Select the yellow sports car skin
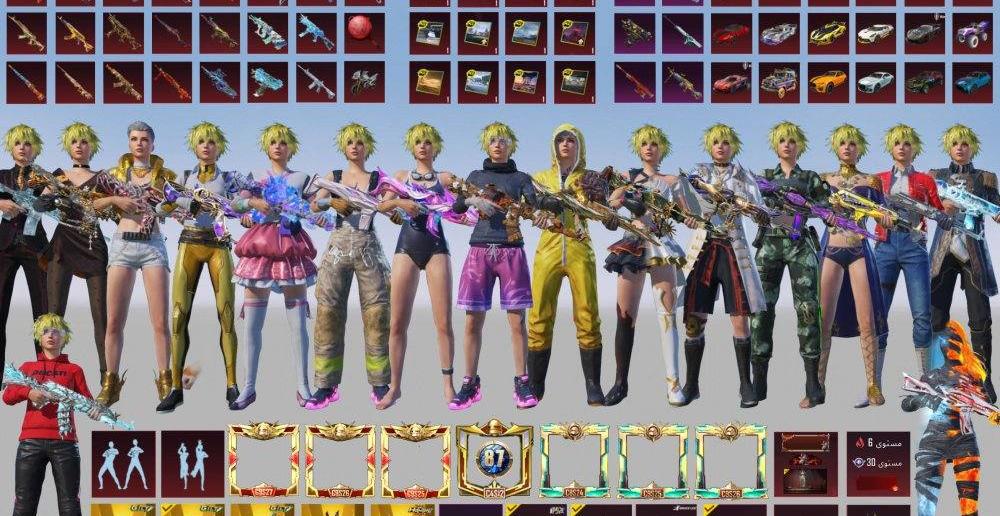 827,33
